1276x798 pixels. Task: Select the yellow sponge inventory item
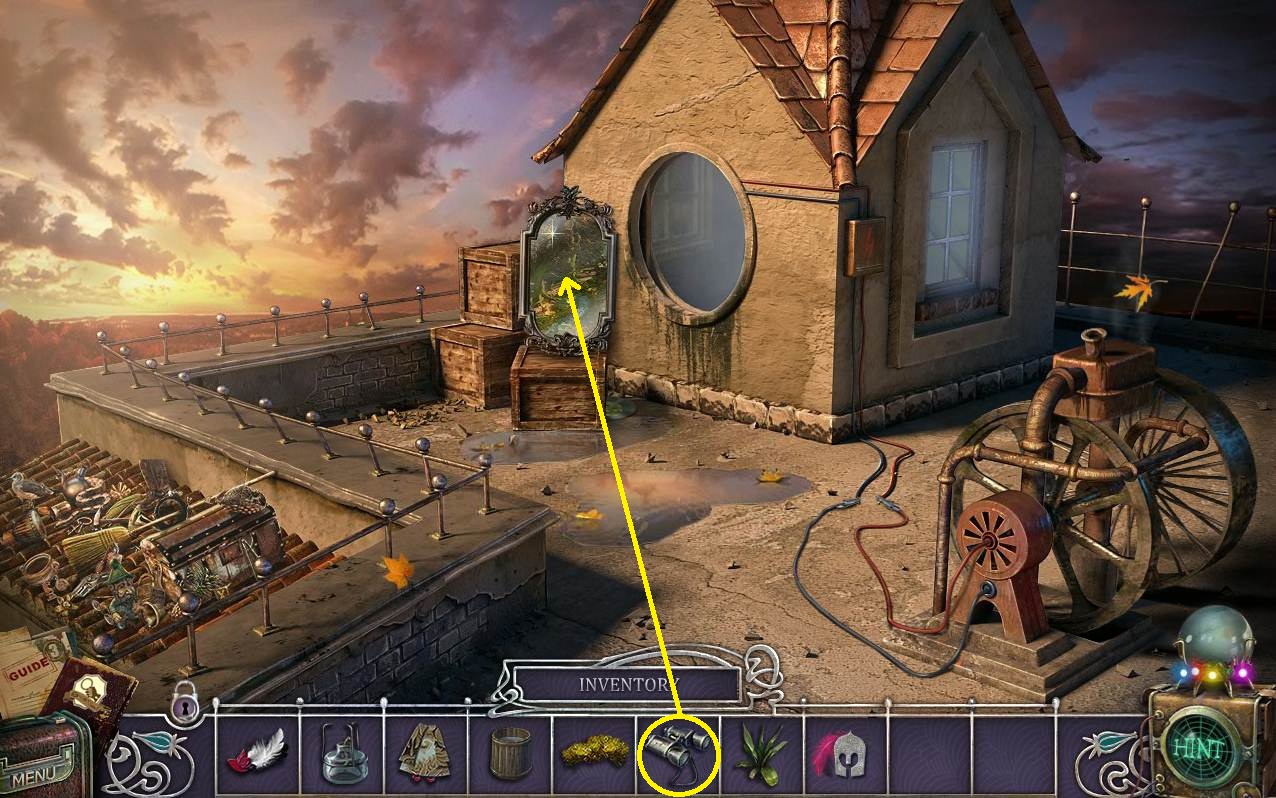594,753
